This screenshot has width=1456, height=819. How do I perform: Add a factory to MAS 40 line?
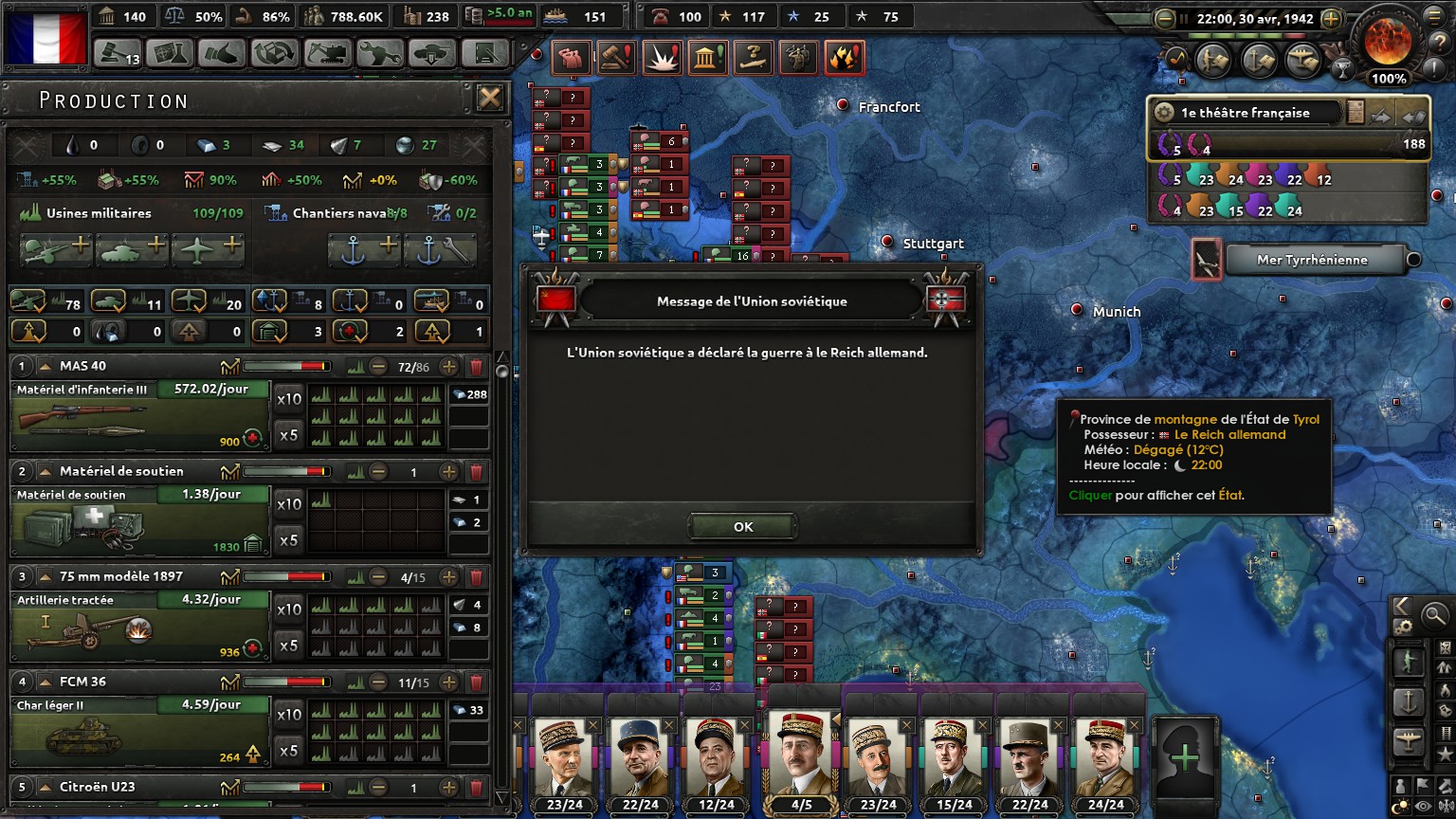(449, 367)
